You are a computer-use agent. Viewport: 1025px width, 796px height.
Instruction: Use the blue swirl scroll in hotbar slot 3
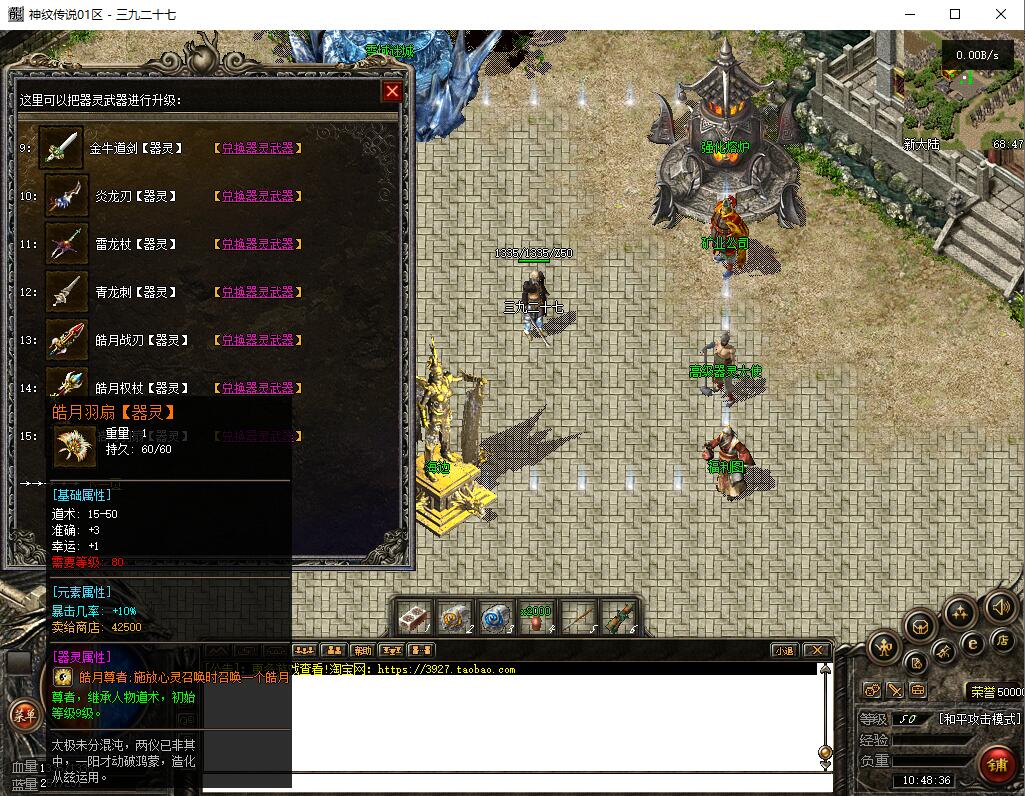coord(496,617)
